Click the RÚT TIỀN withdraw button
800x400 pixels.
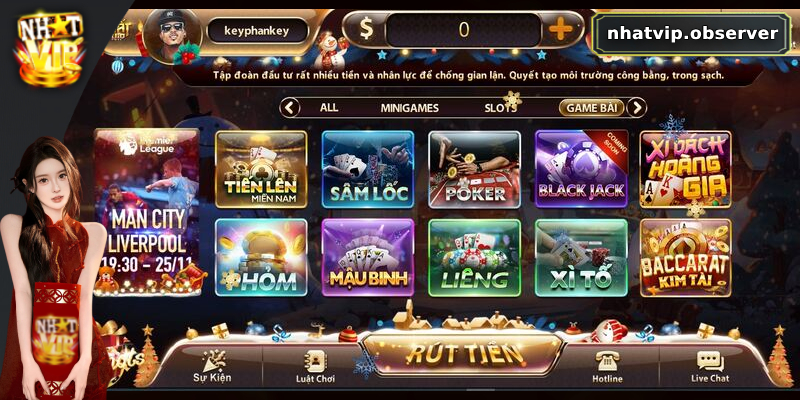point(464,353)
